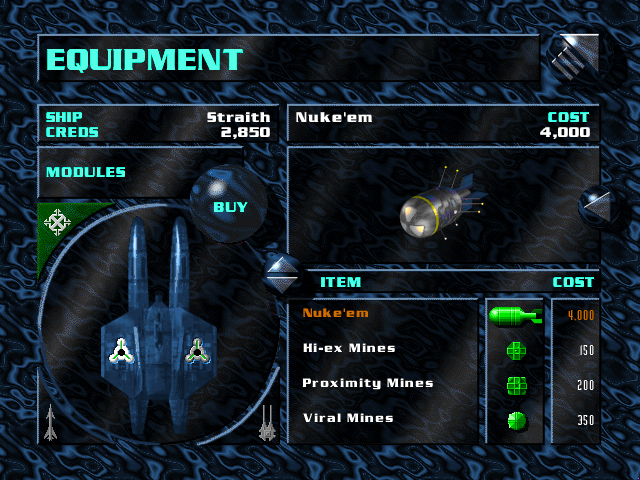This screenshot has width=640, height=480.
Task: Click the triangle sphere button beside item preview
Action: tap(599, 207)
